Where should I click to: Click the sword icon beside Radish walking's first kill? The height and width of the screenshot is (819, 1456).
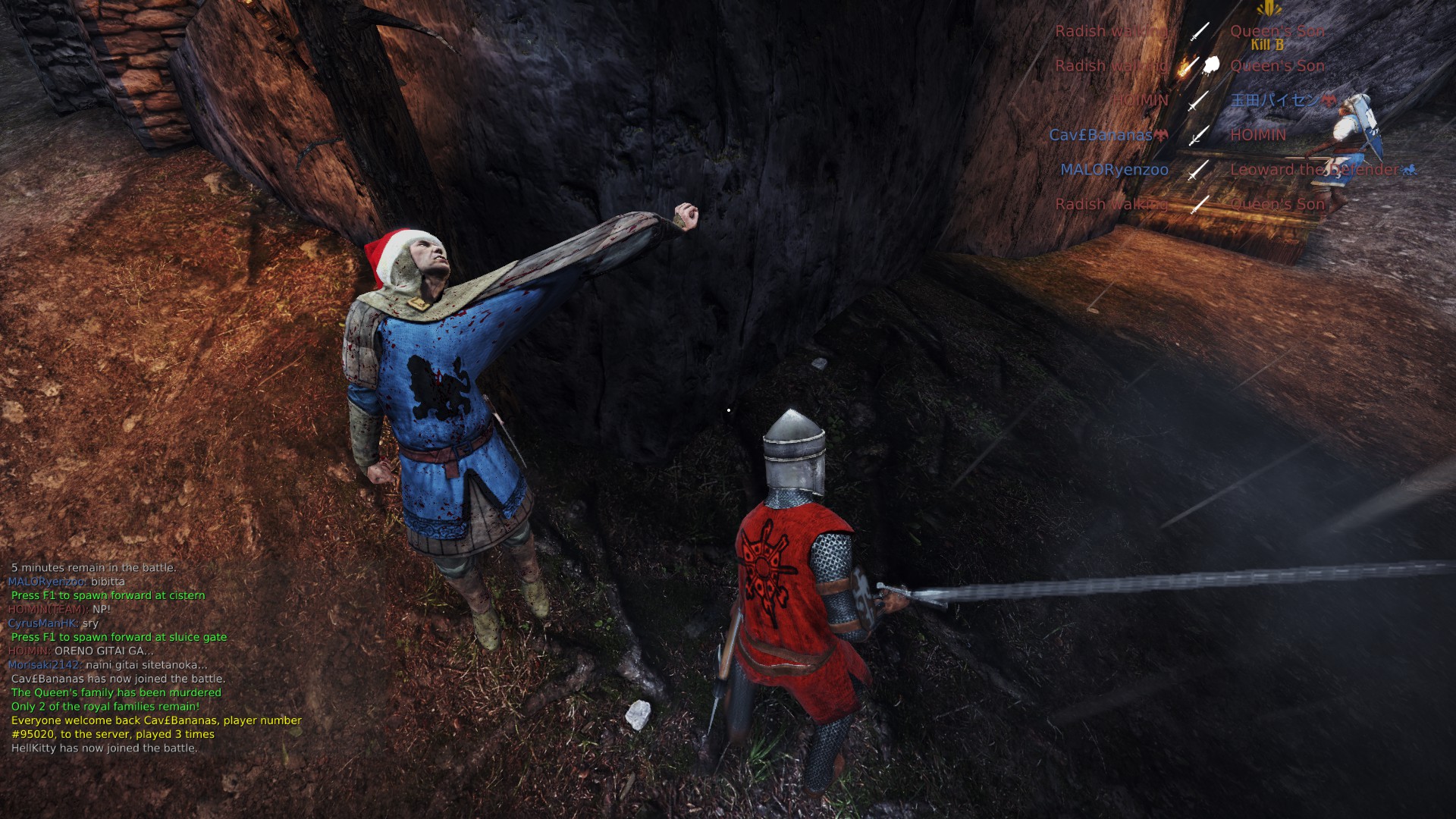pos(1200,32)
